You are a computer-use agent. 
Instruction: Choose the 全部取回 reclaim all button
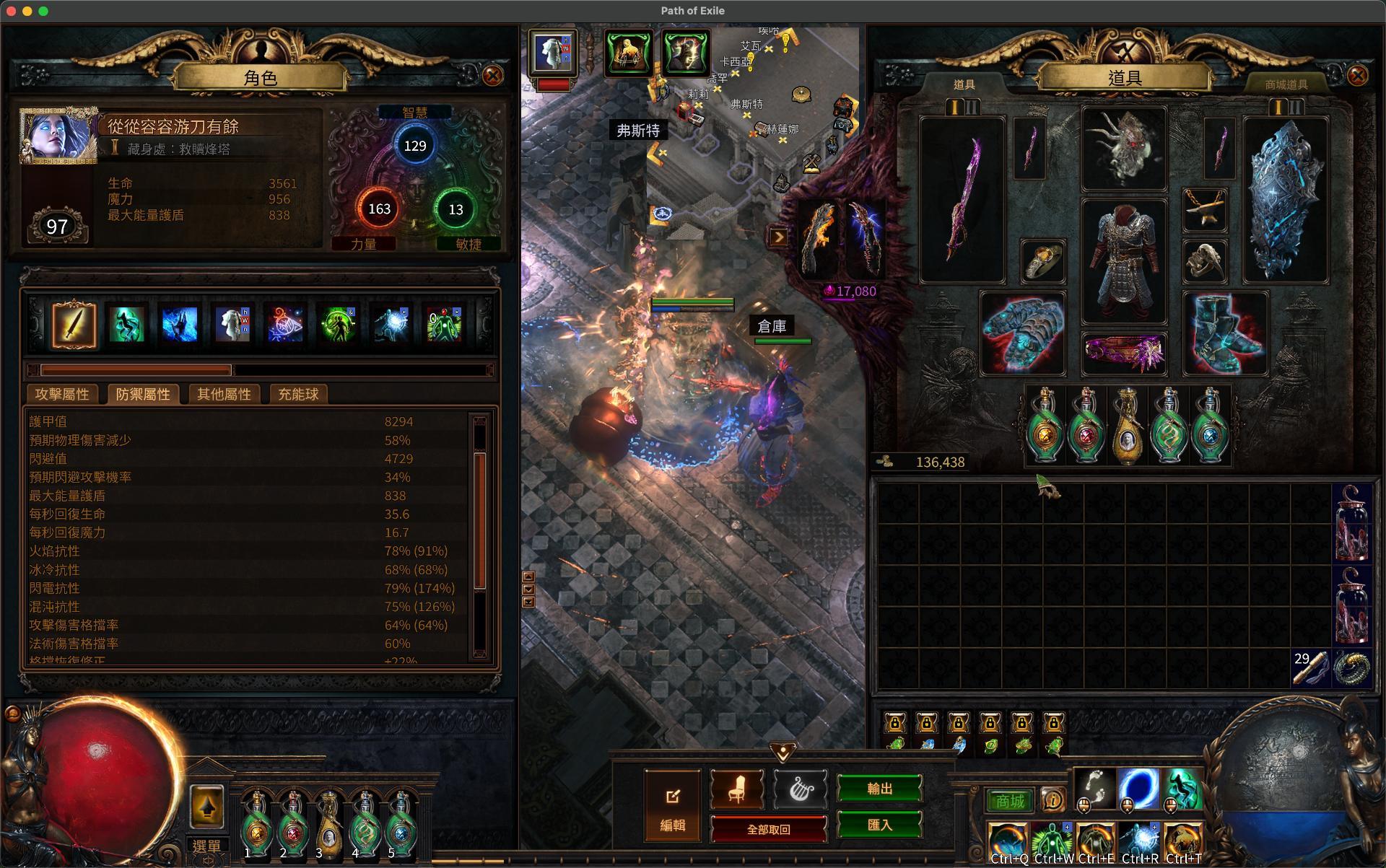point(768,829)
